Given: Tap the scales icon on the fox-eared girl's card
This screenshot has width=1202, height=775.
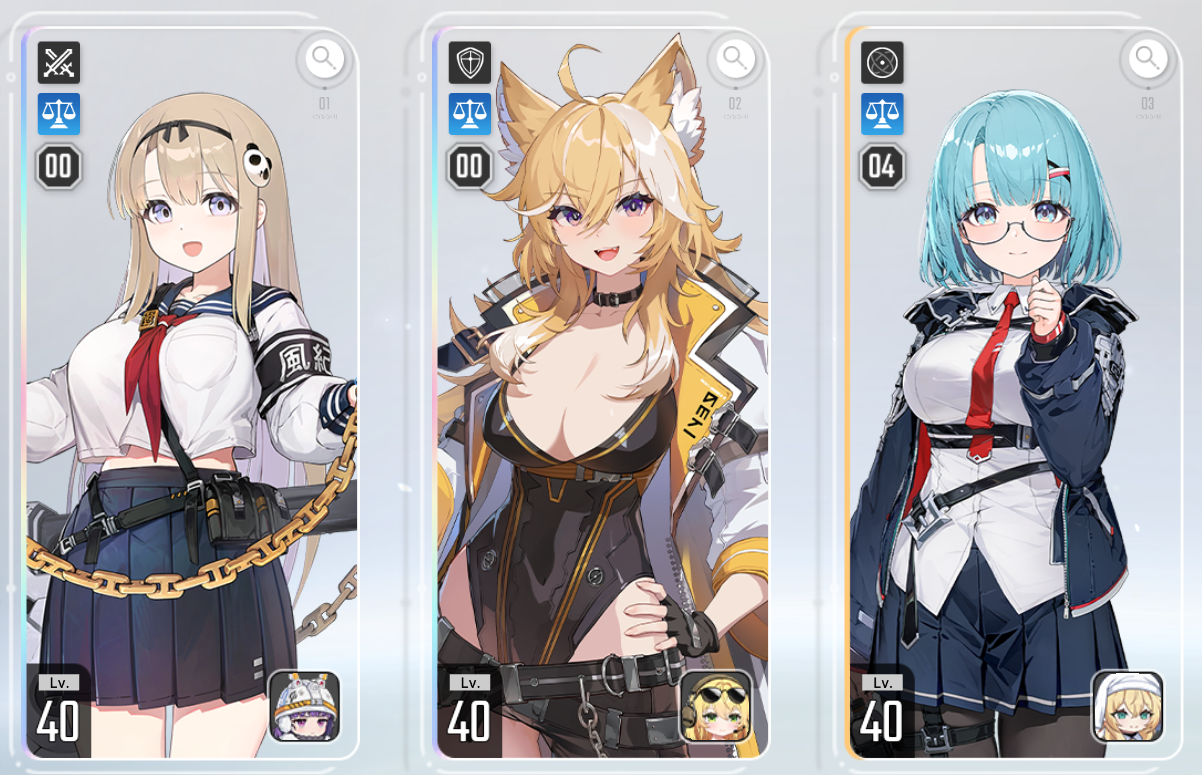Looking at the screenshot, I should pyautogui.click(x=470, y=114).
